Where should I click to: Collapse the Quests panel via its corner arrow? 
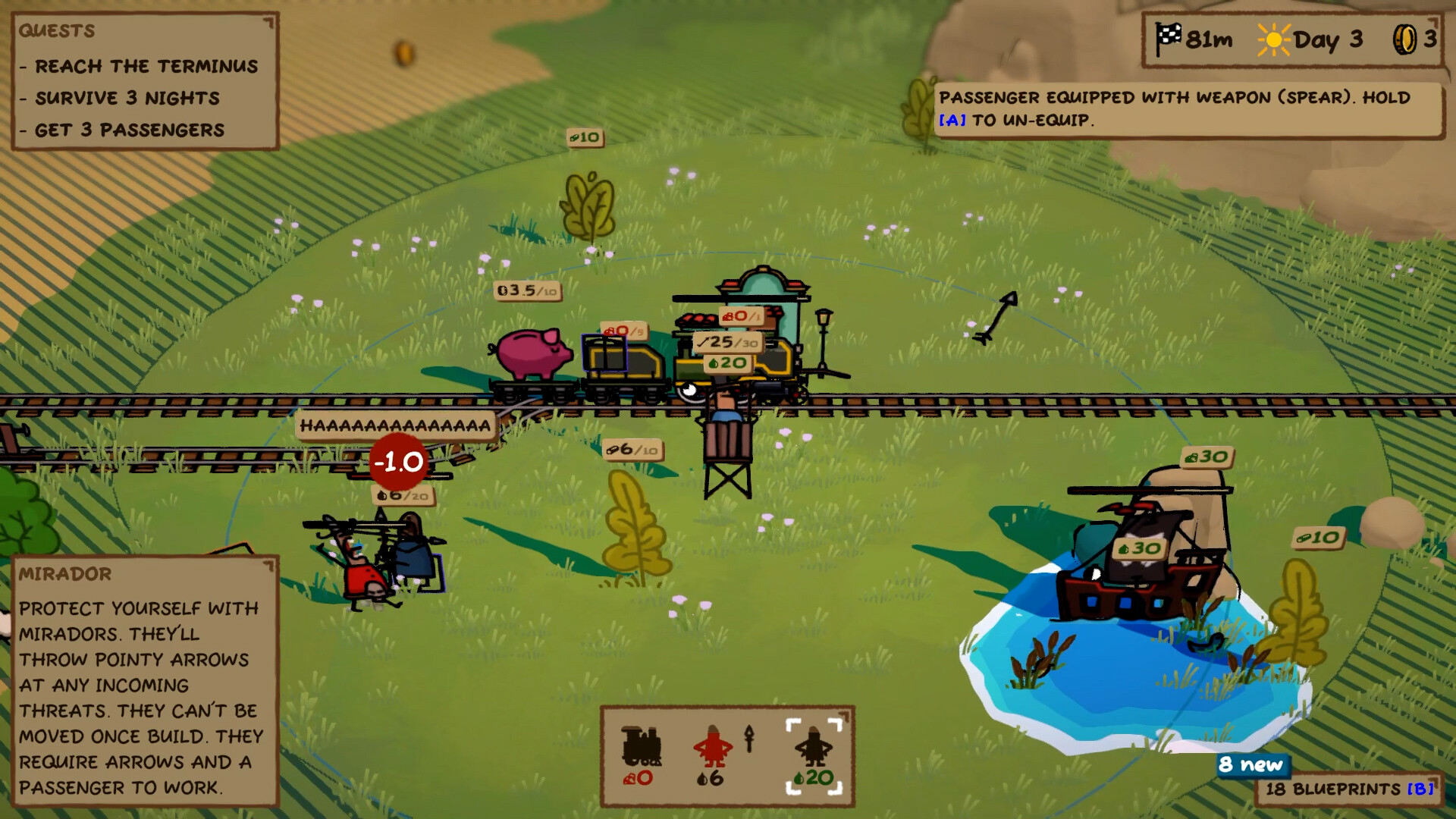(267, 22)
